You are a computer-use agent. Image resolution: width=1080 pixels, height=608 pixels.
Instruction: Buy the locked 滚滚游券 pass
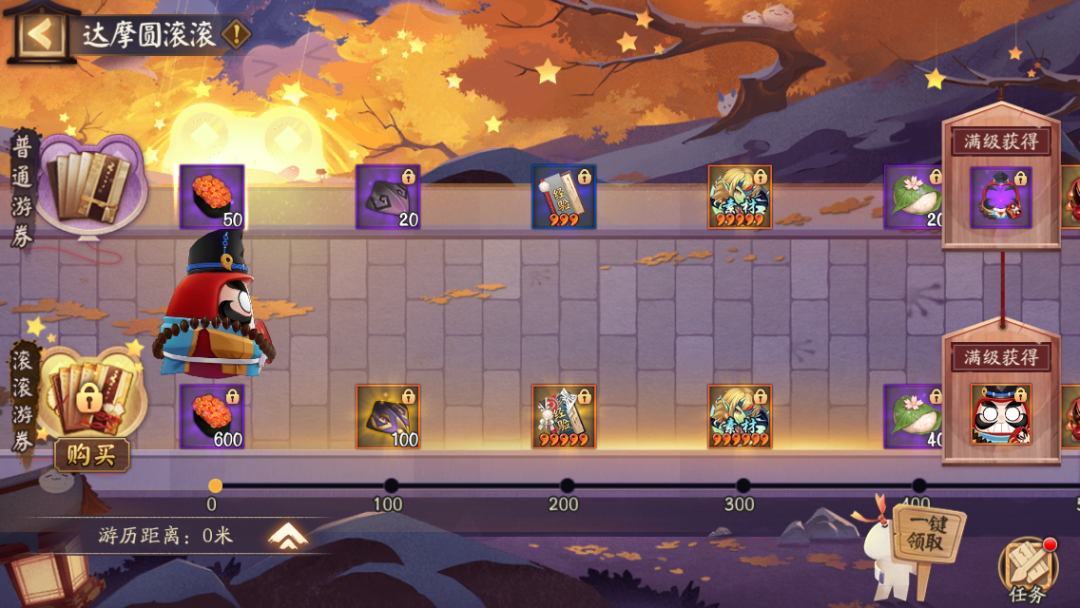pyautogui.click(x=91, y=455)
